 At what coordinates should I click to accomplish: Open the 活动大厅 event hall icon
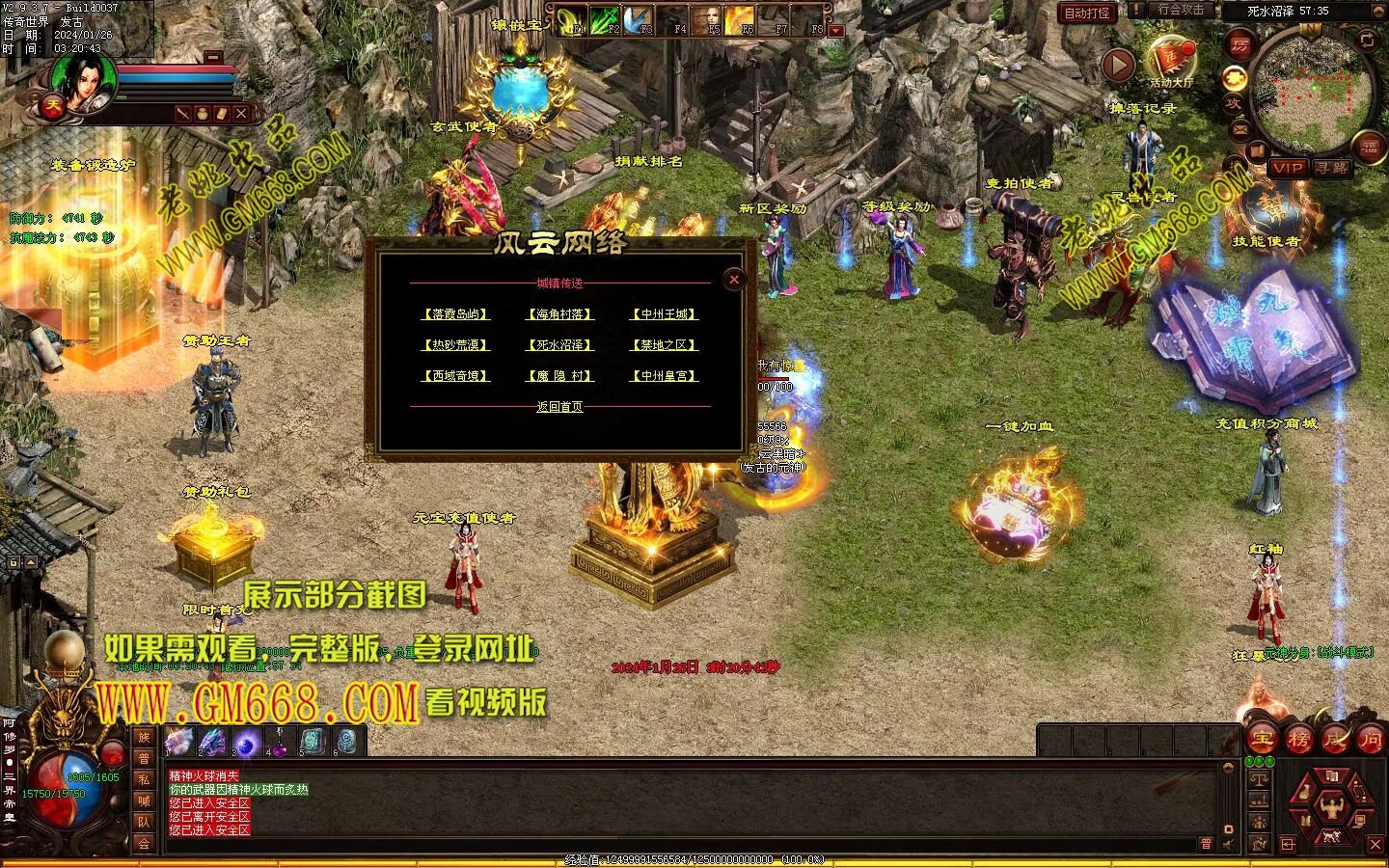tap(1171, 60)
